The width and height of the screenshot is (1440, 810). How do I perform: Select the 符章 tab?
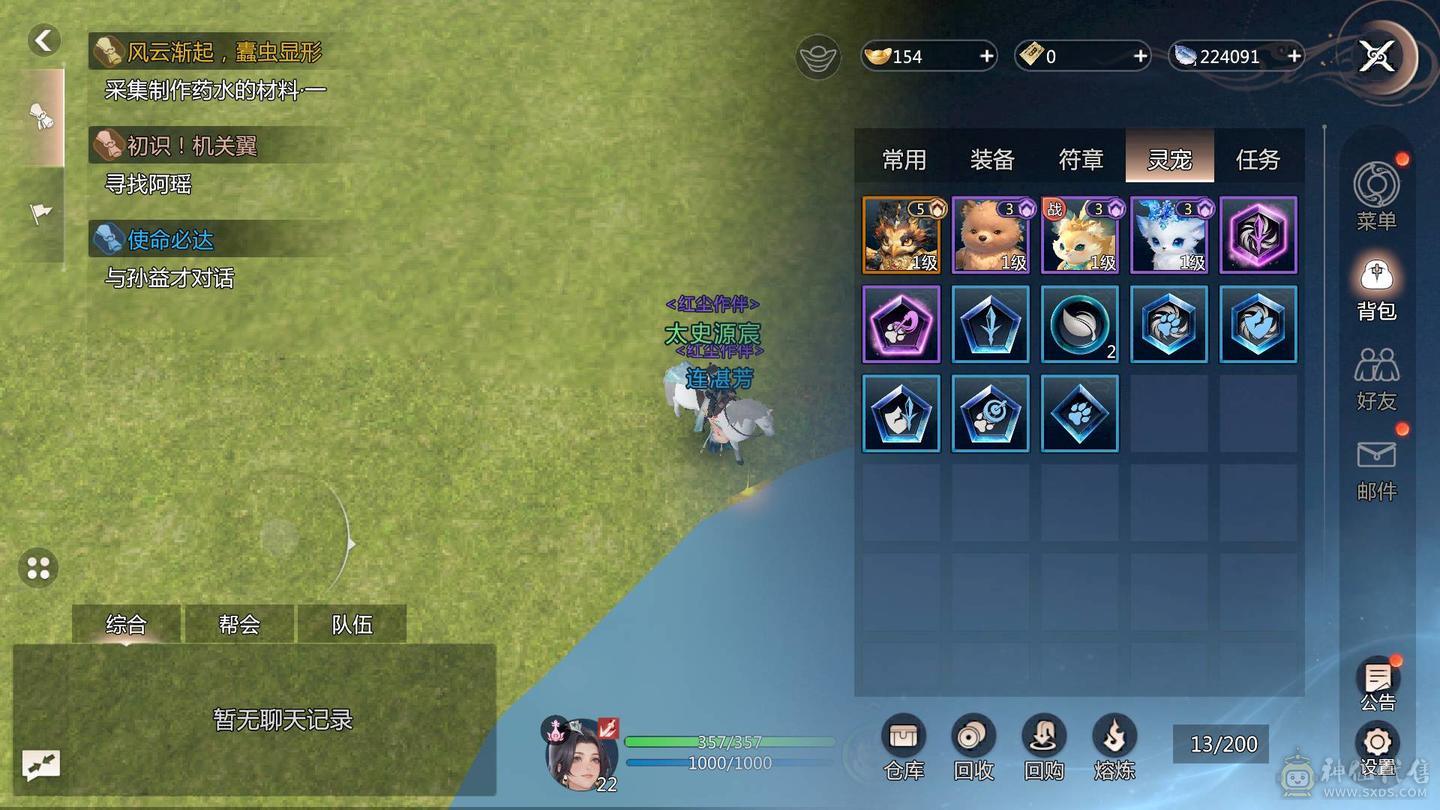coord(1081,159)
